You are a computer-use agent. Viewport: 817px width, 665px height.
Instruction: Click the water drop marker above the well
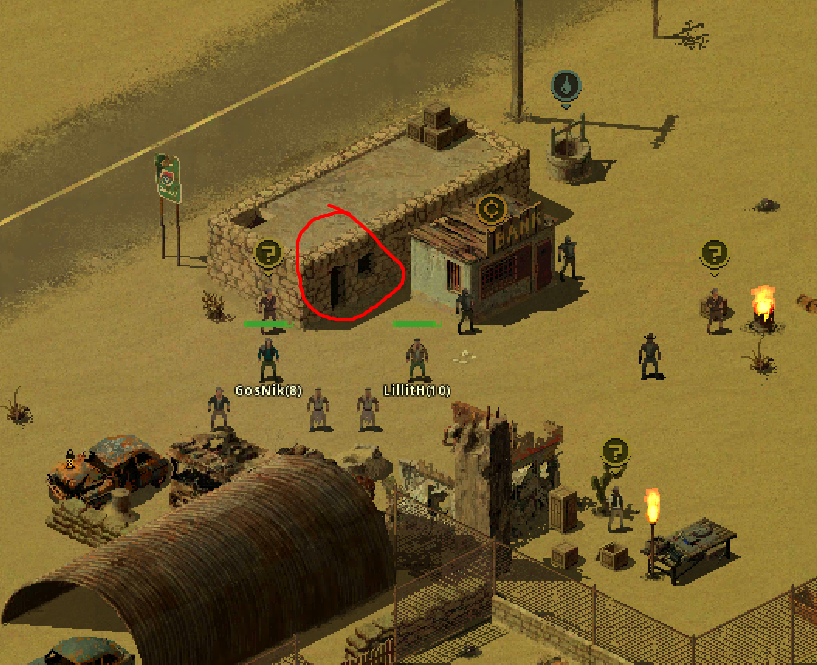coord(566,87)
